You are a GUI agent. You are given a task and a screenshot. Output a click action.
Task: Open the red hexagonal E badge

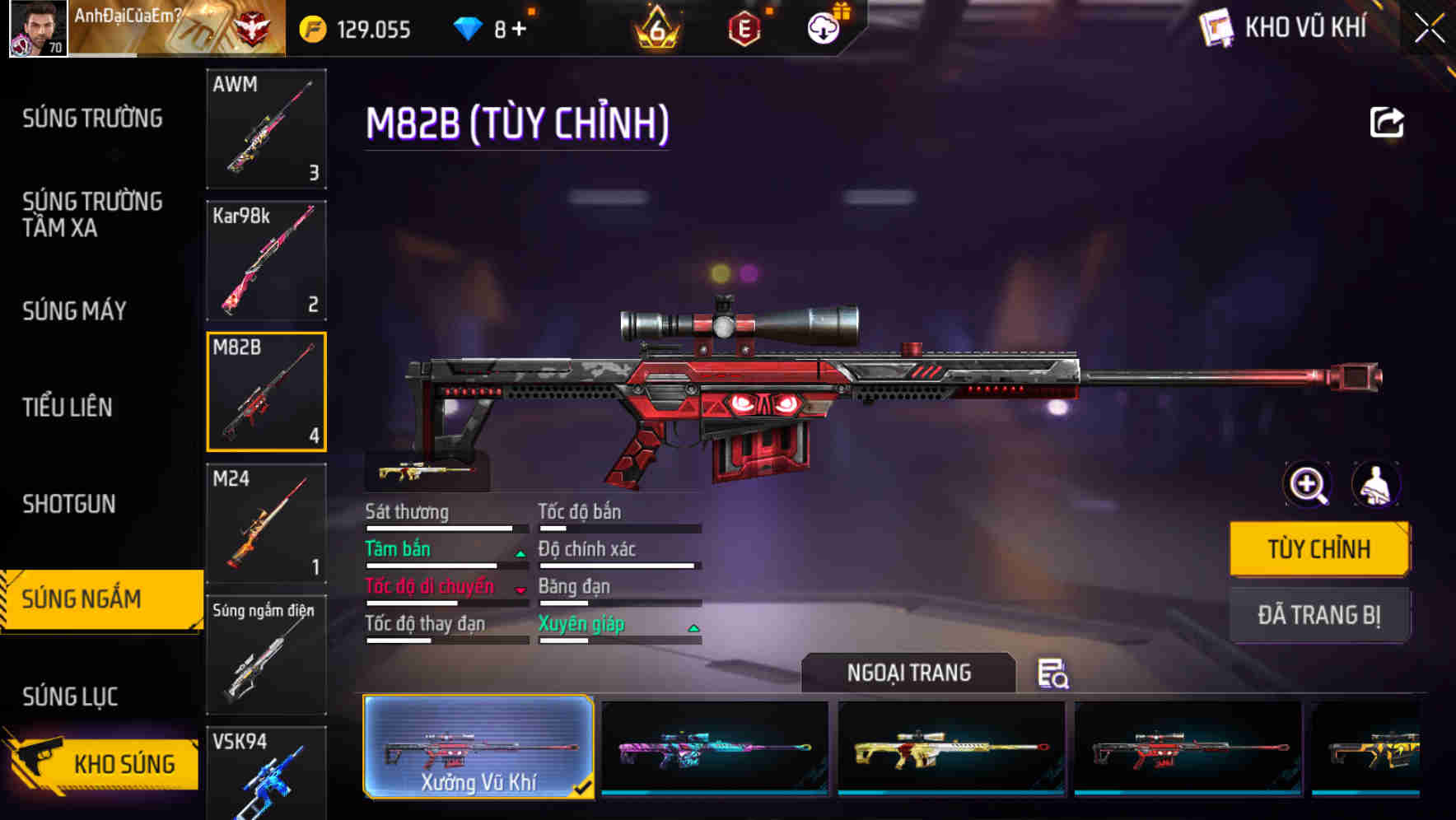point(745,27)
